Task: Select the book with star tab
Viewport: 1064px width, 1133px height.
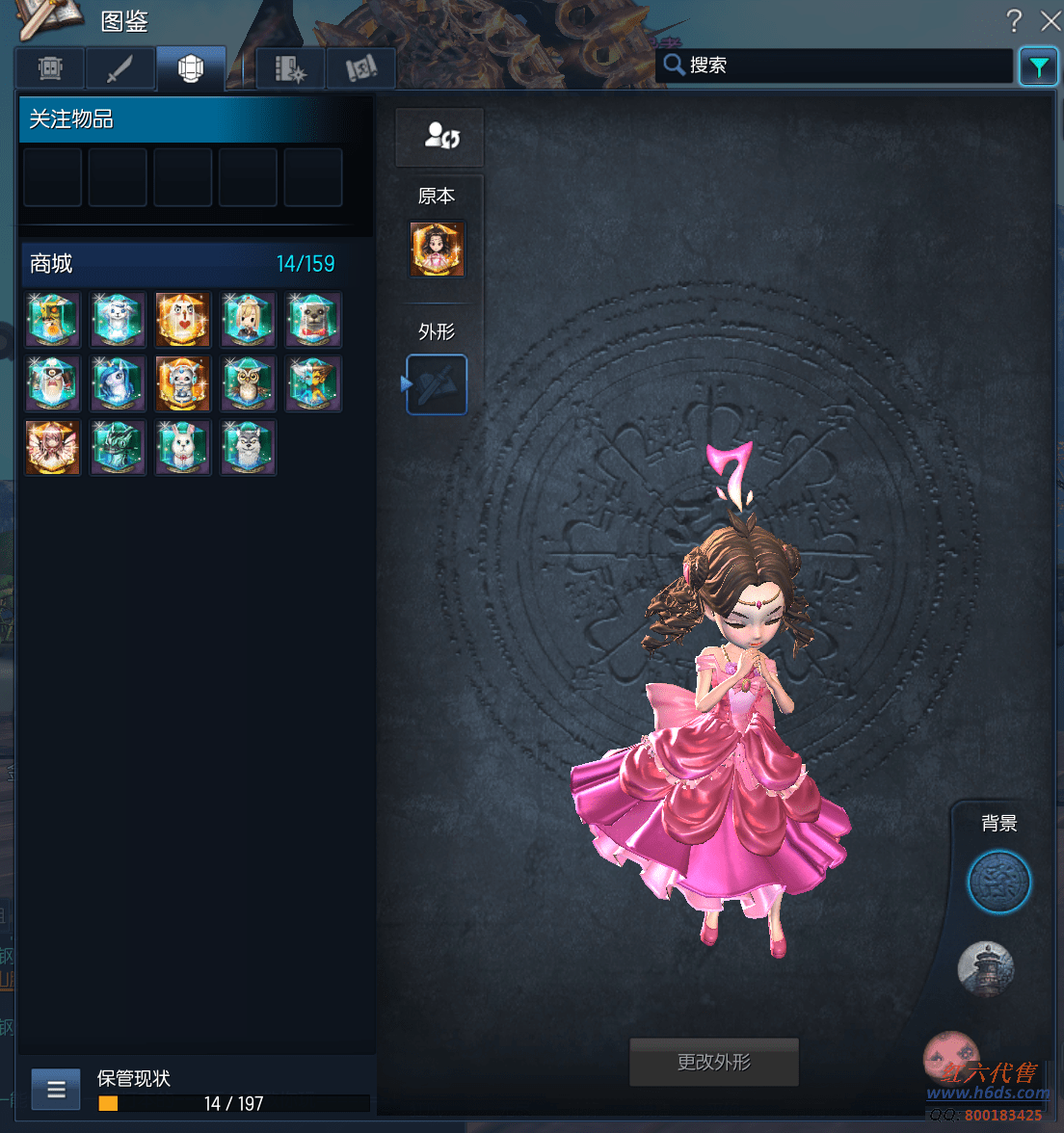Action: pyautogui.click(x=290, y=68)
